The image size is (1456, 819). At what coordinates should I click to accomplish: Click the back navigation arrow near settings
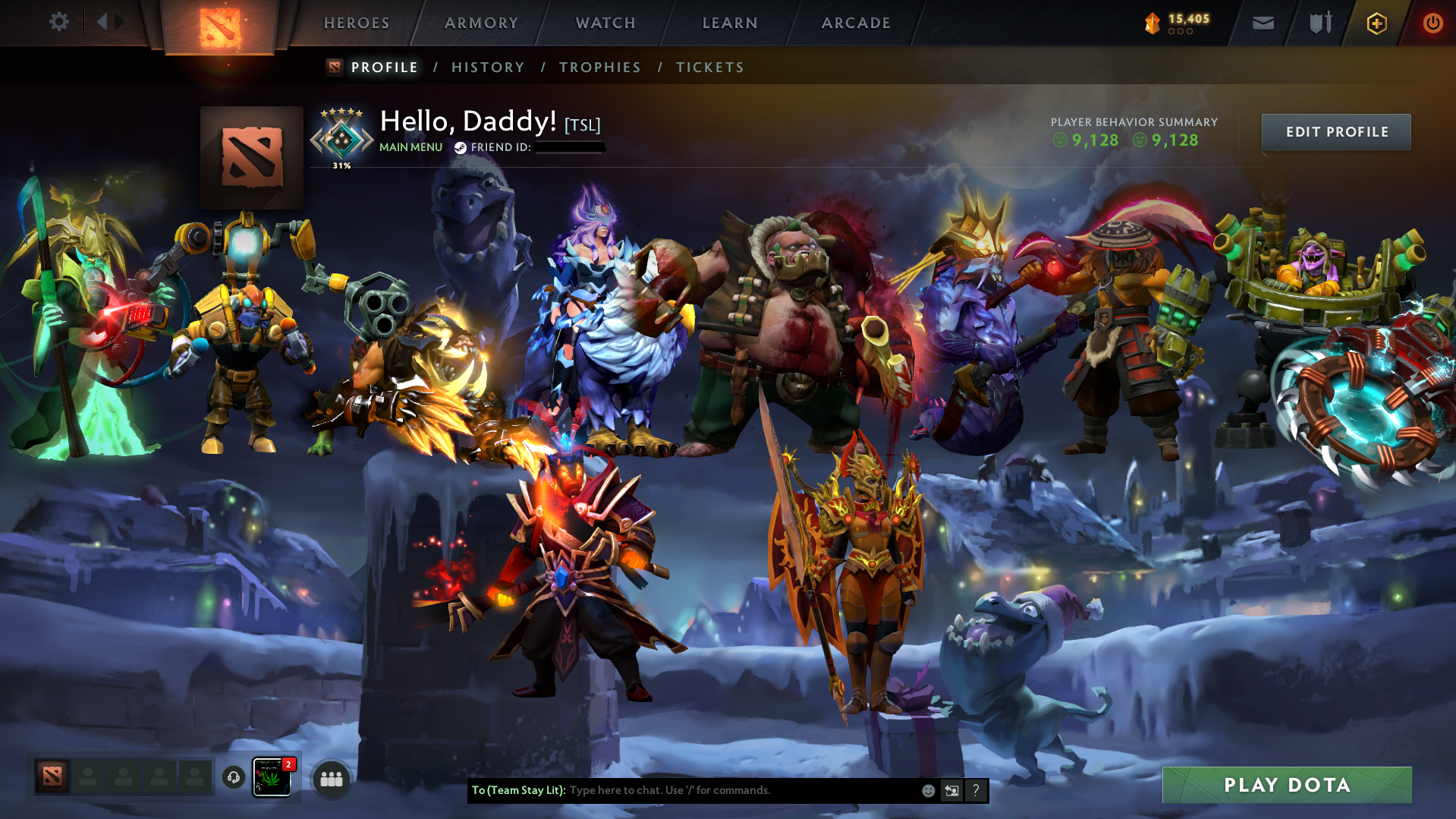[103, 21]
